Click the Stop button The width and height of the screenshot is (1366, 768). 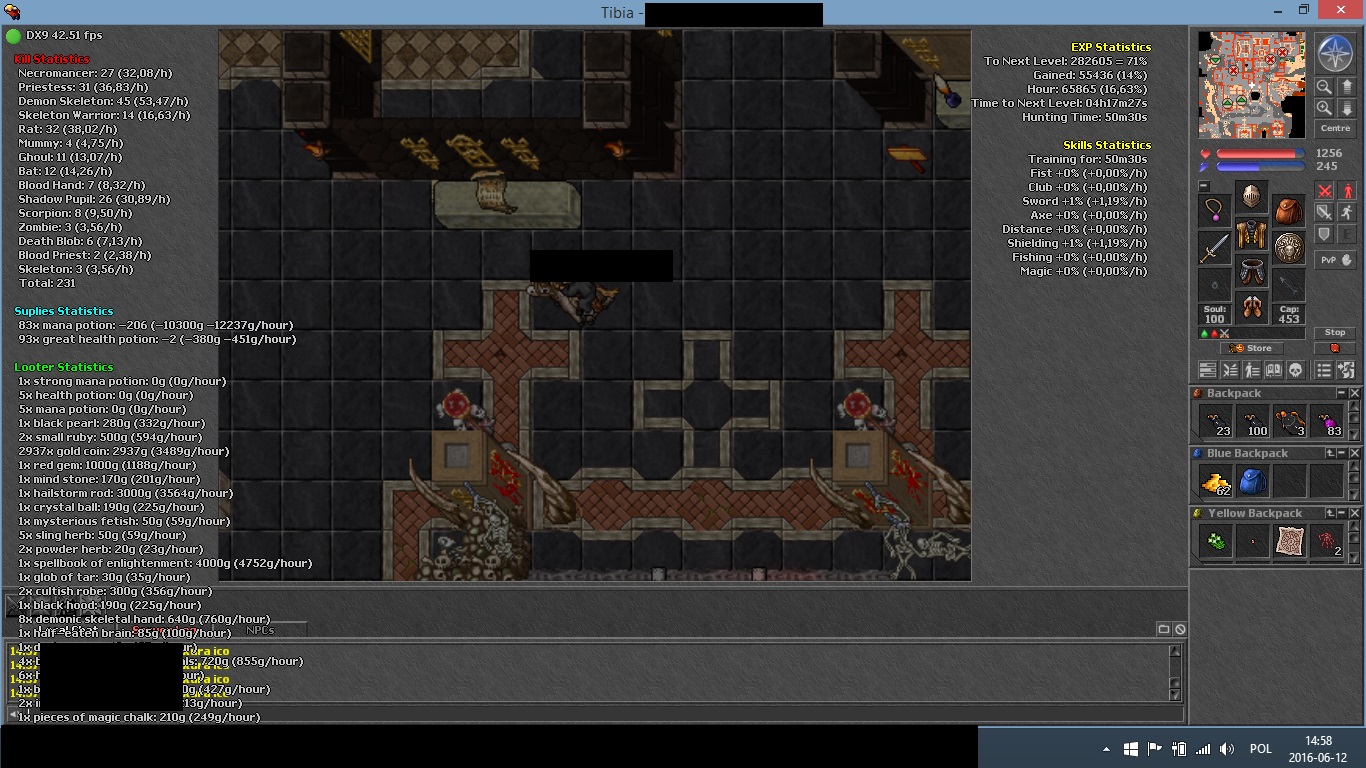point(1335,332)
